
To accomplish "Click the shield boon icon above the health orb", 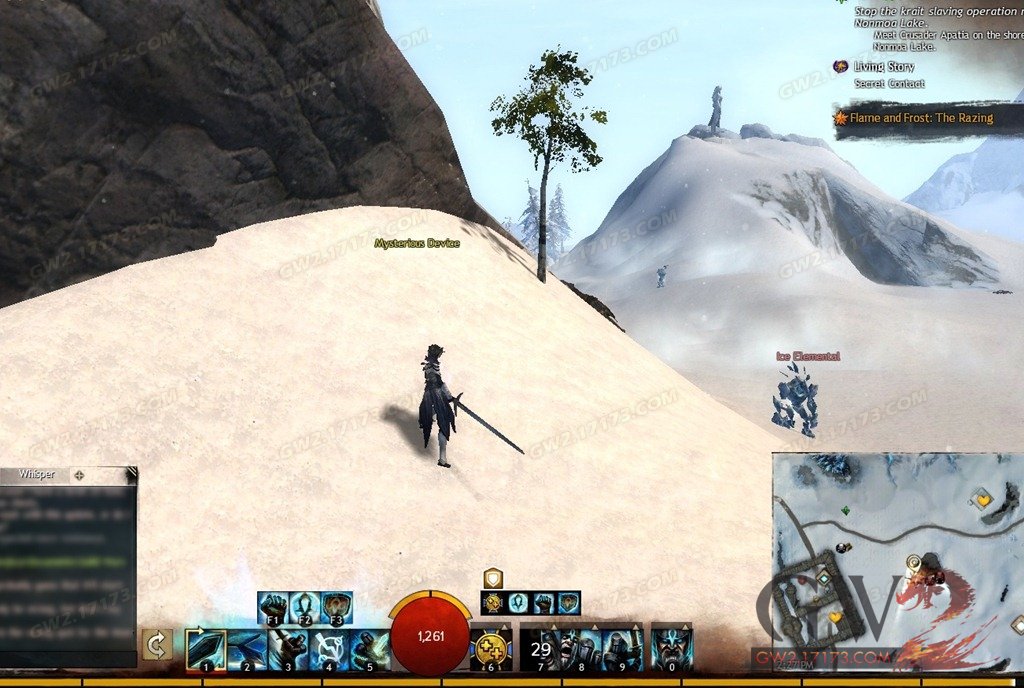I will 492,578.
